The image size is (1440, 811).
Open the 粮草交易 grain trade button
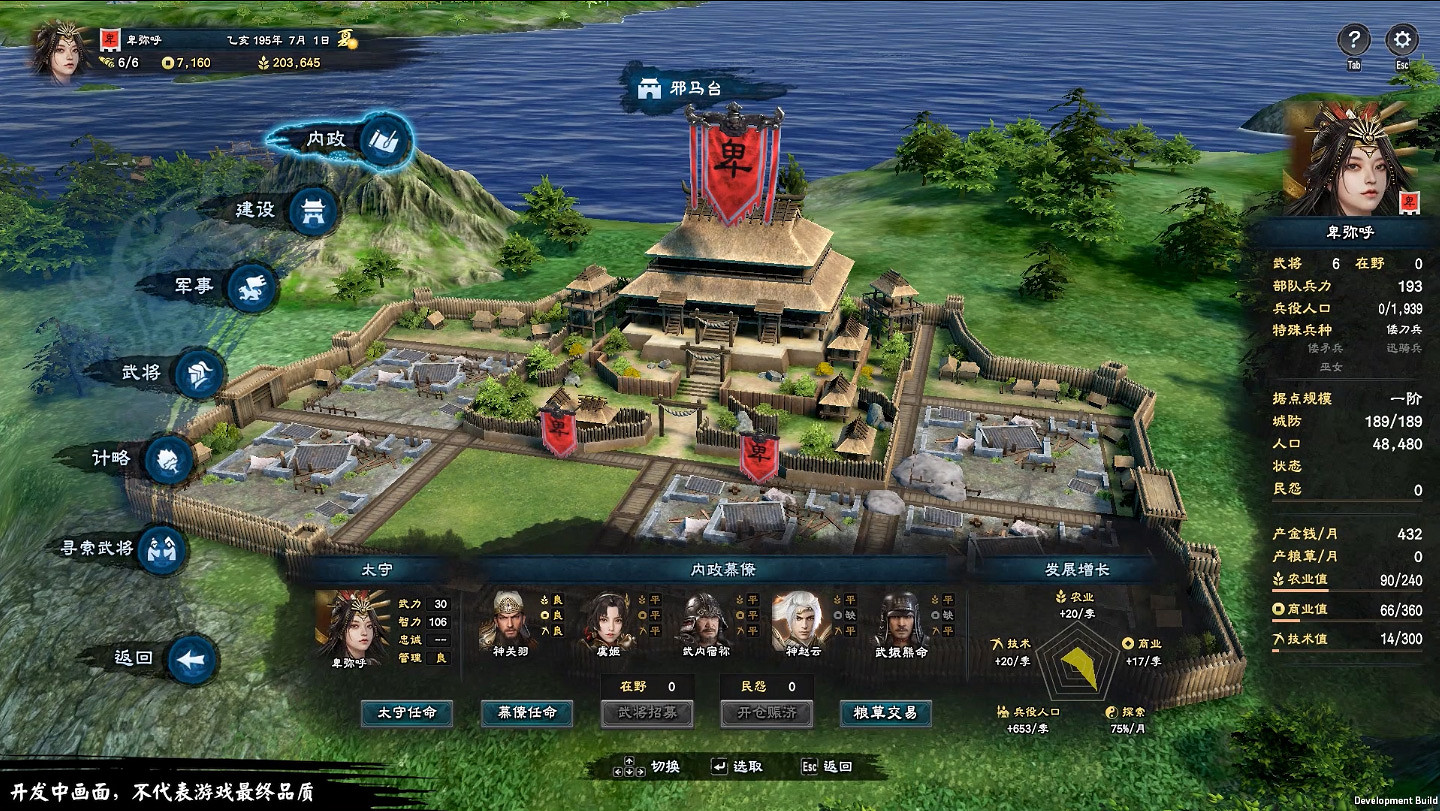(886, 713)
